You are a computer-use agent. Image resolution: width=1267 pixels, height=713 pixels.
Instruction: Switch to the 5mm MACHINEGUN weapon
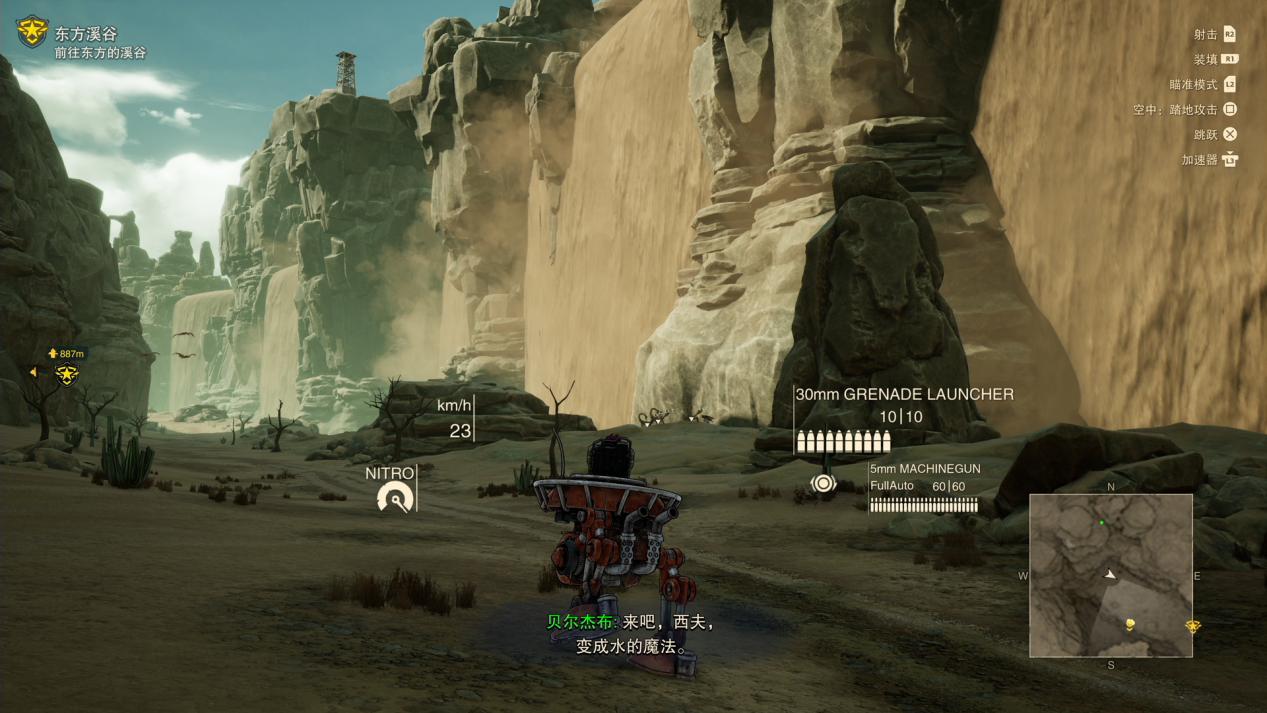(x=924, y=469)
